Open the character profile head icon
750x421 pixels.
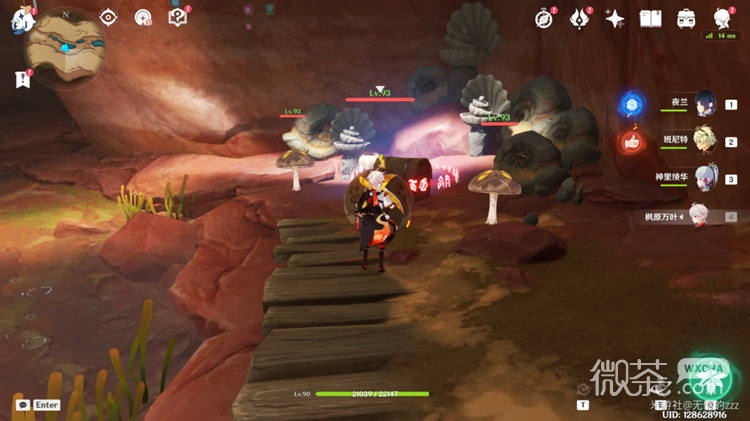point(722,18)
